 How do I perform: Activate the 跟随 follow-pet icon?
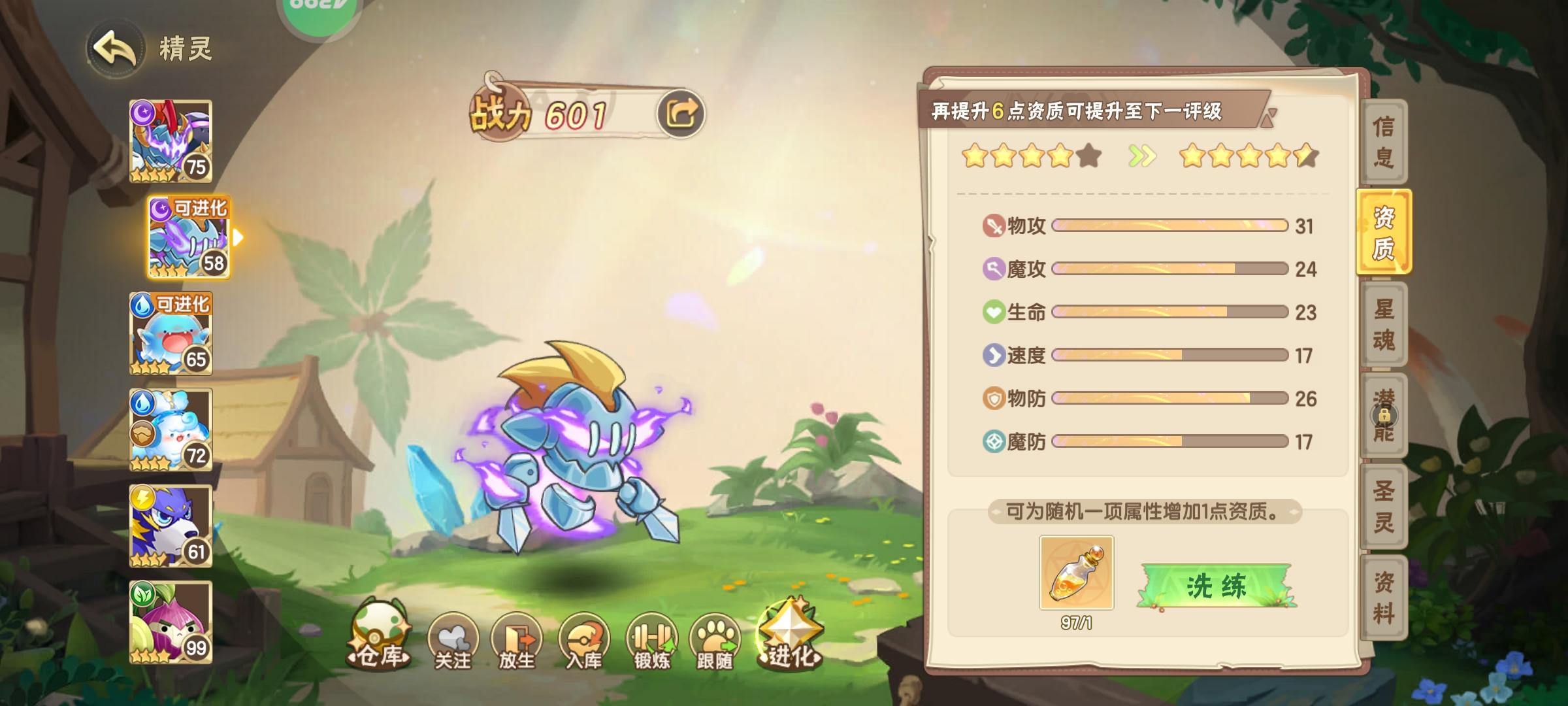(713, 635)
